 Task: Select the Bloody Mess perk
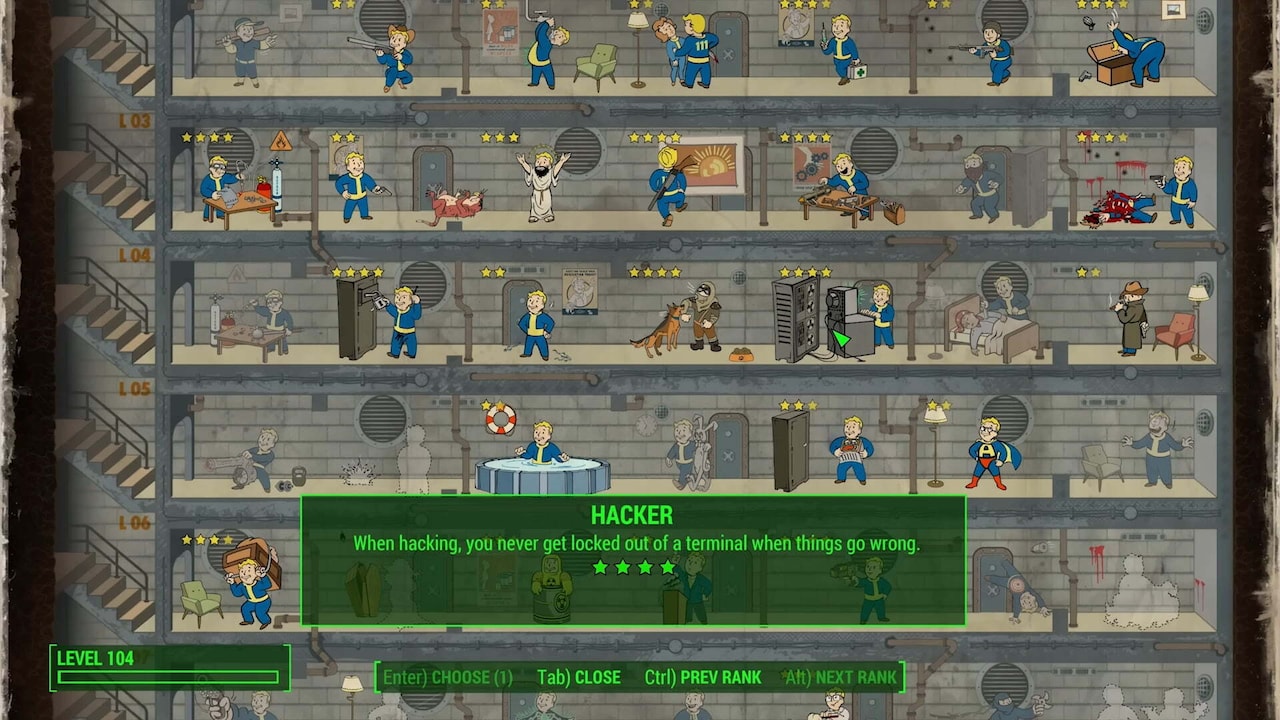coord(1150,192)
